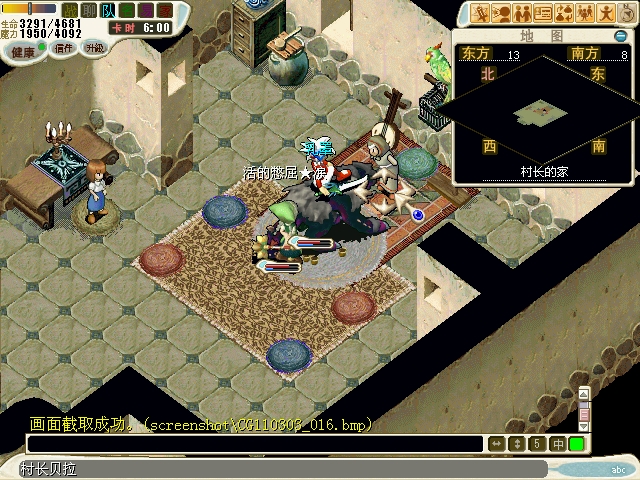Click the green chat color swatch
This screenshot has width=640, height=480.
pyautogui.click(x=577, y=444)
